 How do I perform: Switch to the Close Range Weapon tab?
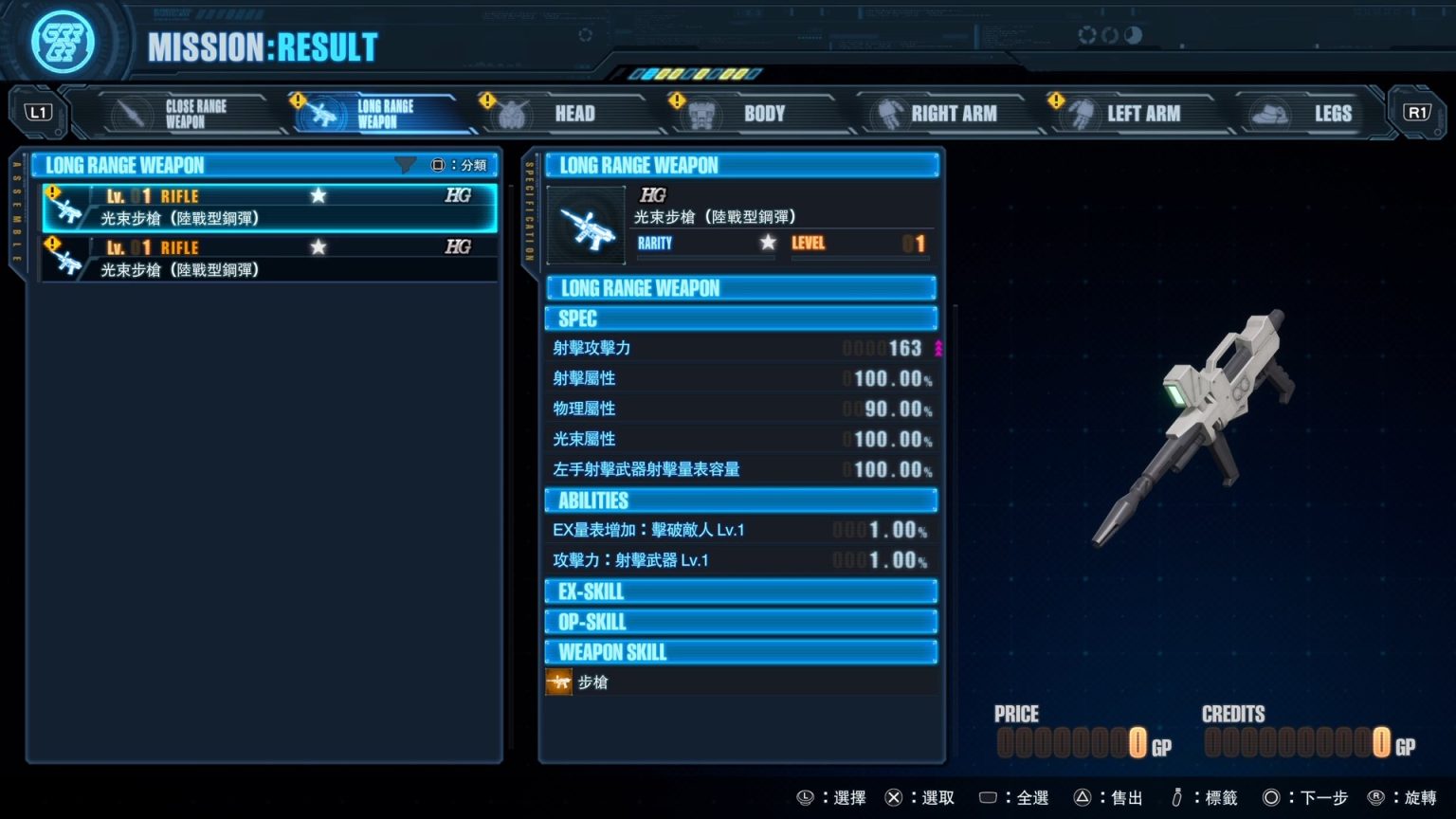coord(179,114)
